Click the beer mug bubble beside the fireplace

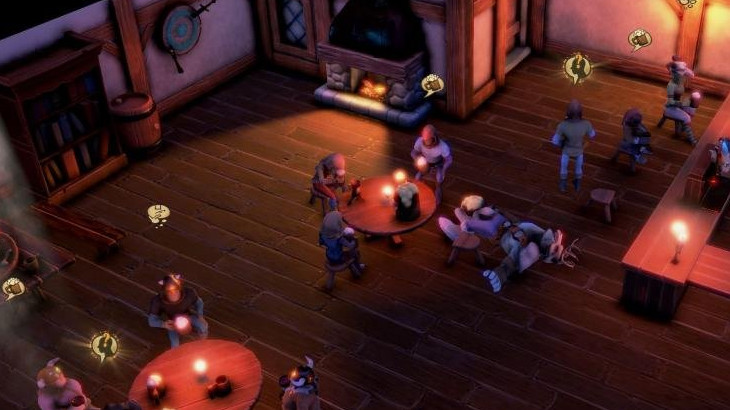click(x=432, y=84)
